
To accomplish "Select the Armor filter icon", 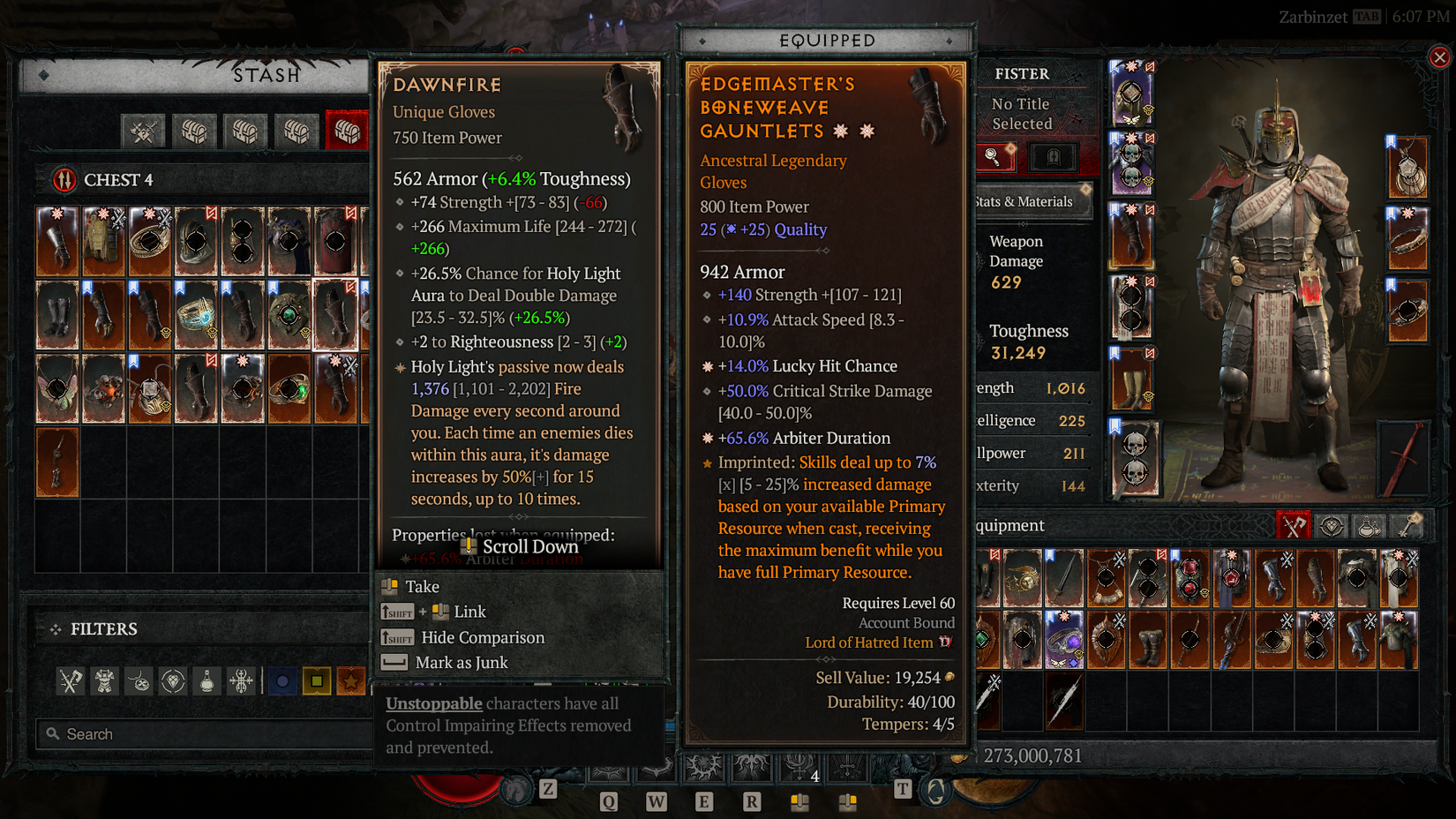I will pyautogui.click(x=104, y=680).
